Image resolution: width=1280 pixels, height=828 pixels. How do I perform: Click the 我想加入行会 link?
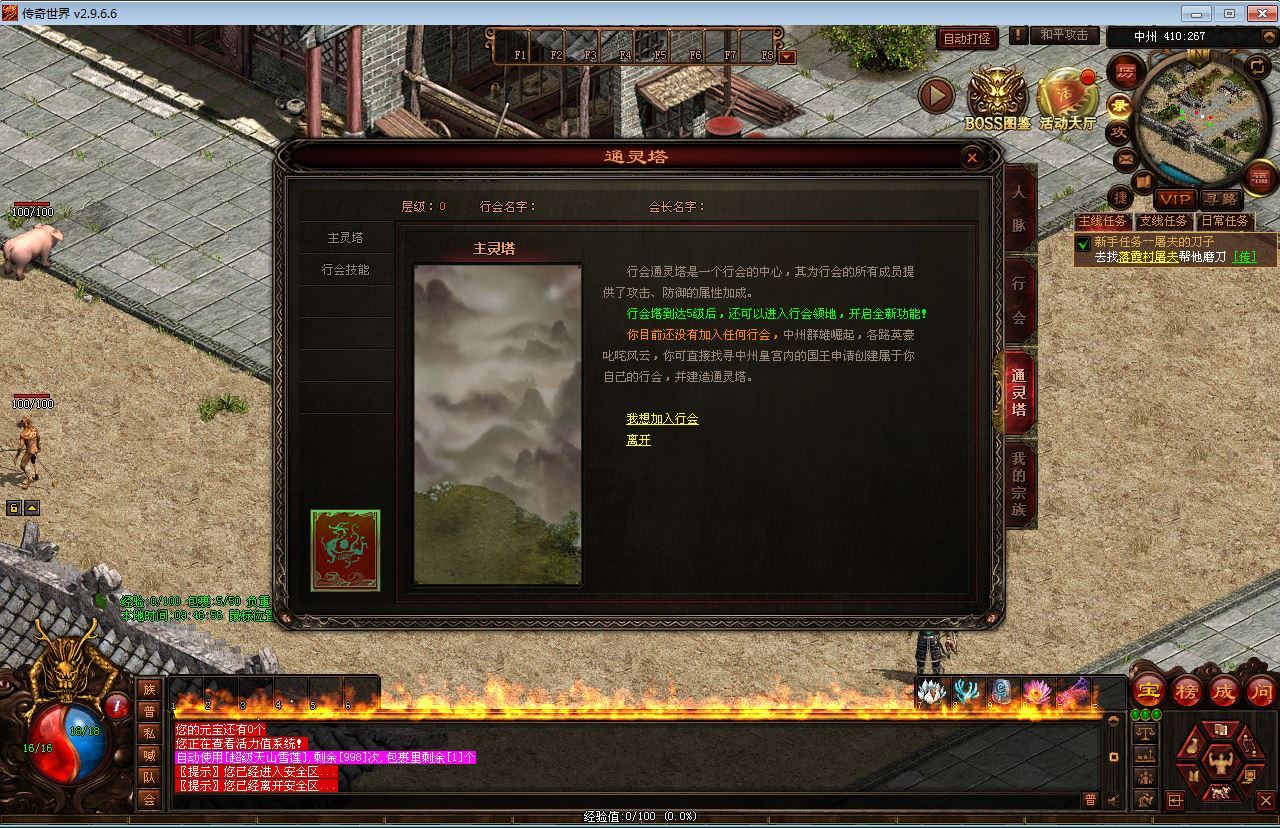660,419
